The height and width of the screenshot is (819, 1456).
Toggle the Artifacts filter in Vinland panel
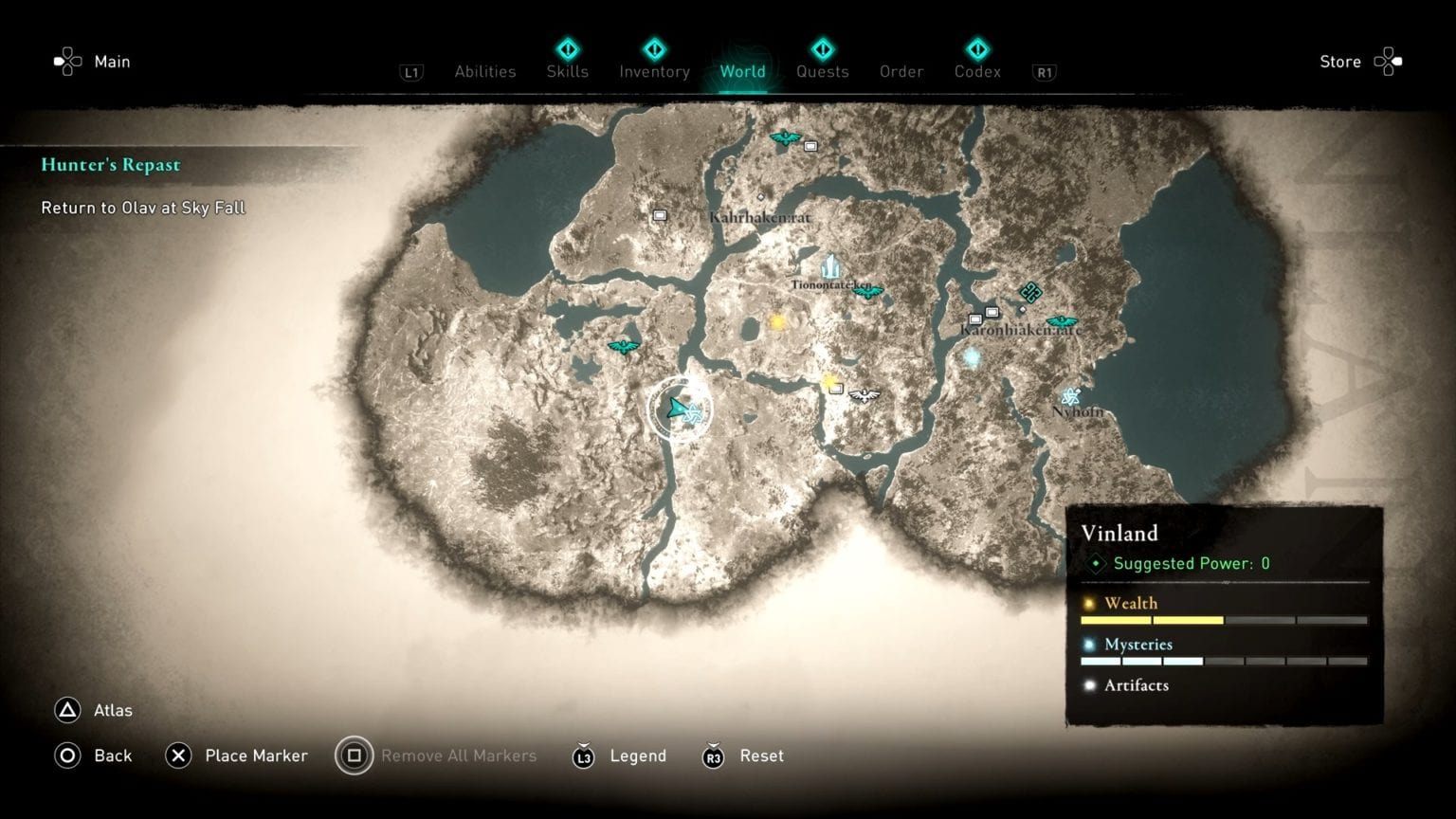click(1137, 684)
